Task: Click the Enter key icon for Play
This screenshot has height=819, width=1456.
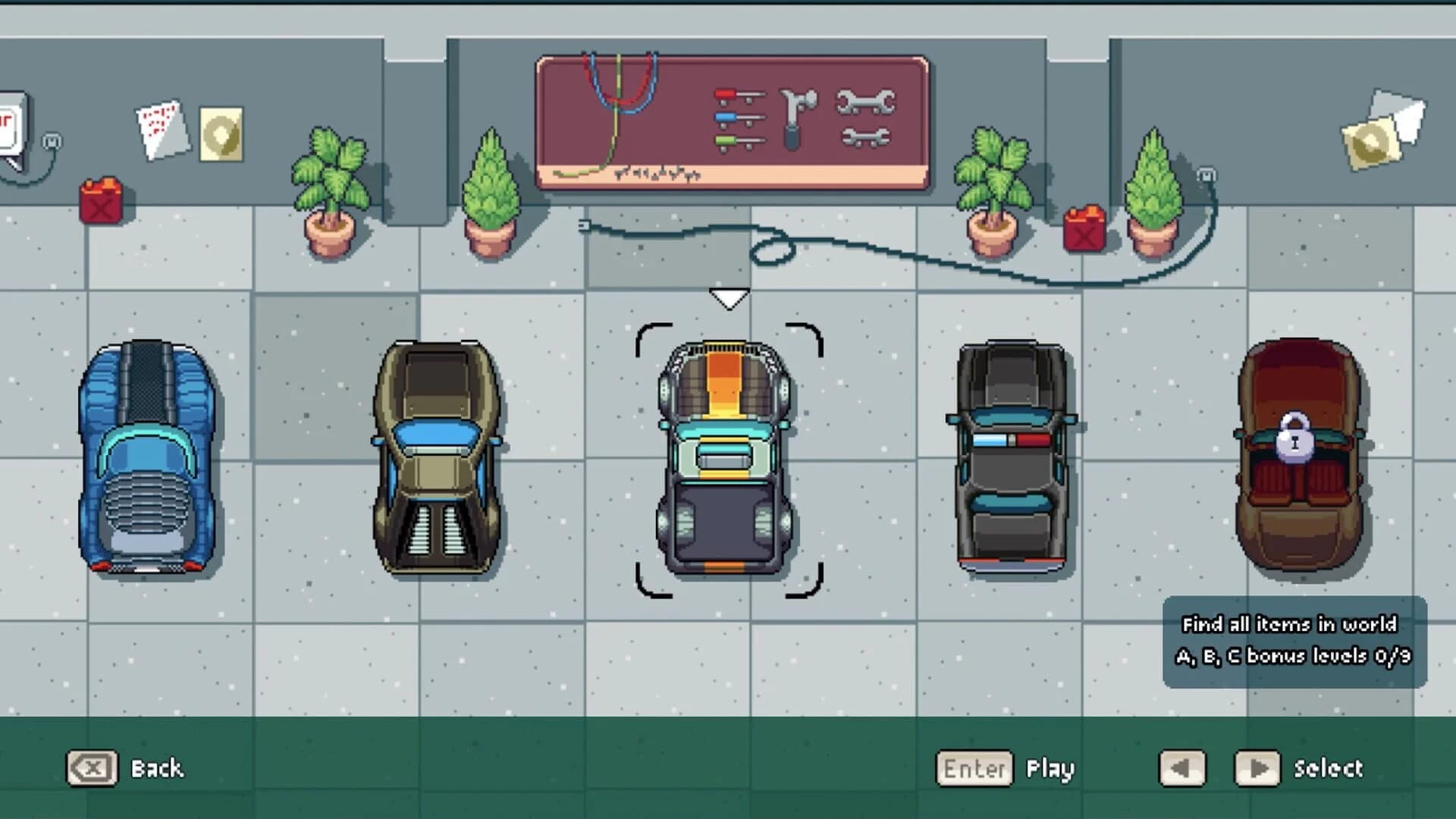Action: click(974, 768)
